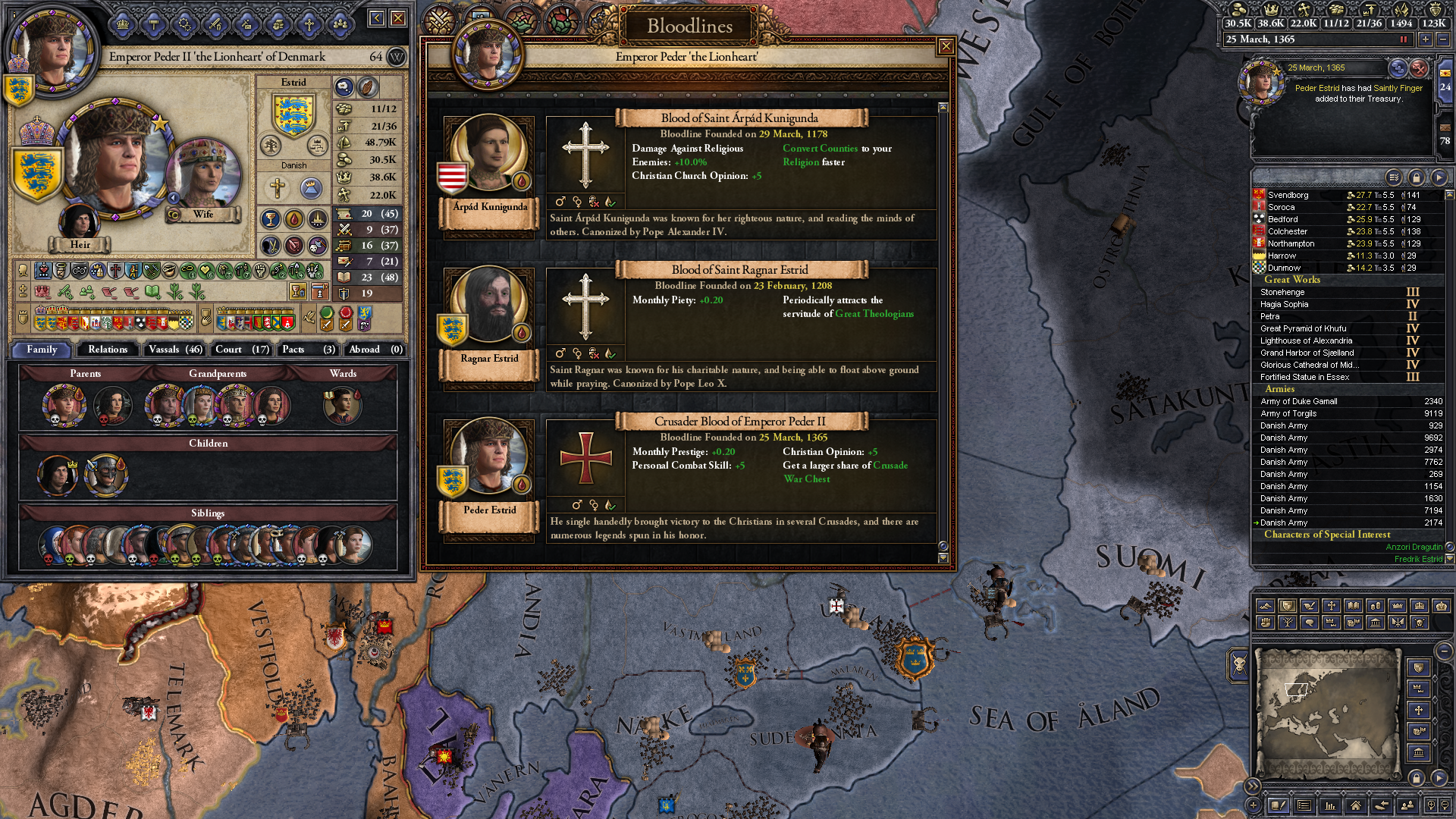This screenshot has width=1456, height=819.
Task: Choose Great Pyramid of Khufu entry
Action: [x=1303, y=328]
